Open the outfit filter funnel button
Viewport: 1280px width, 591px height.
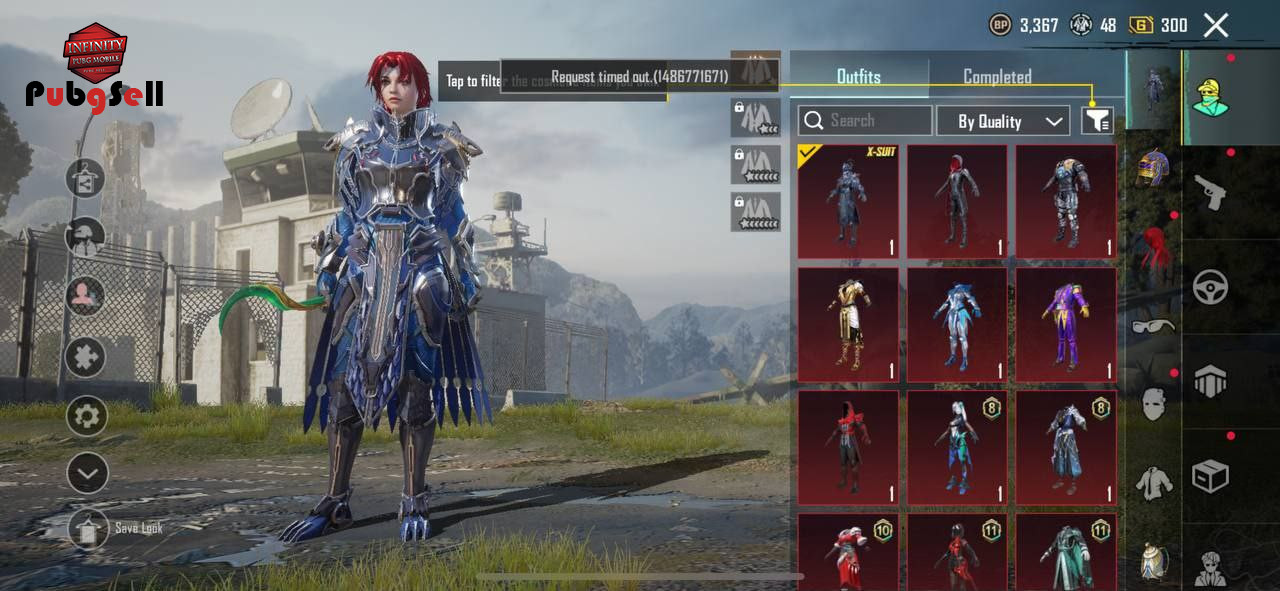(1097, 121)
